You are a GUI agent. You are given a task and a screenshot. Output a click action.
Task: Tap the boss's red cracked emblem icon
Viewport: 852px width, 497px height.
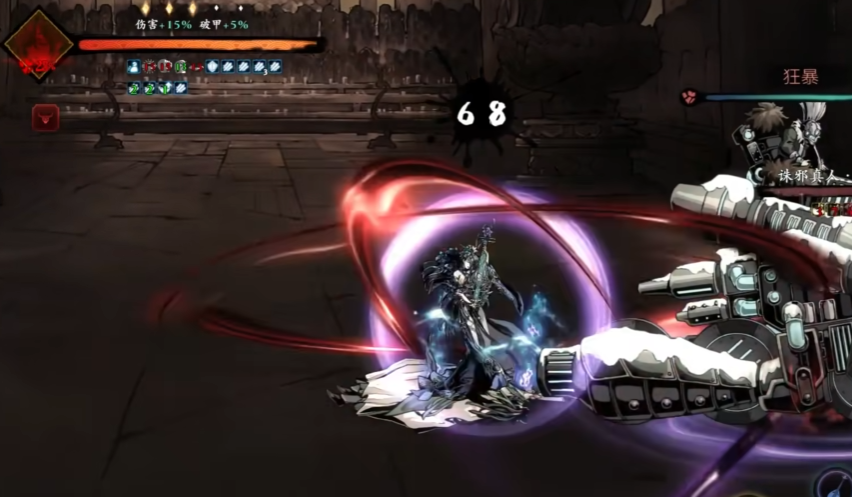(689, 97)
